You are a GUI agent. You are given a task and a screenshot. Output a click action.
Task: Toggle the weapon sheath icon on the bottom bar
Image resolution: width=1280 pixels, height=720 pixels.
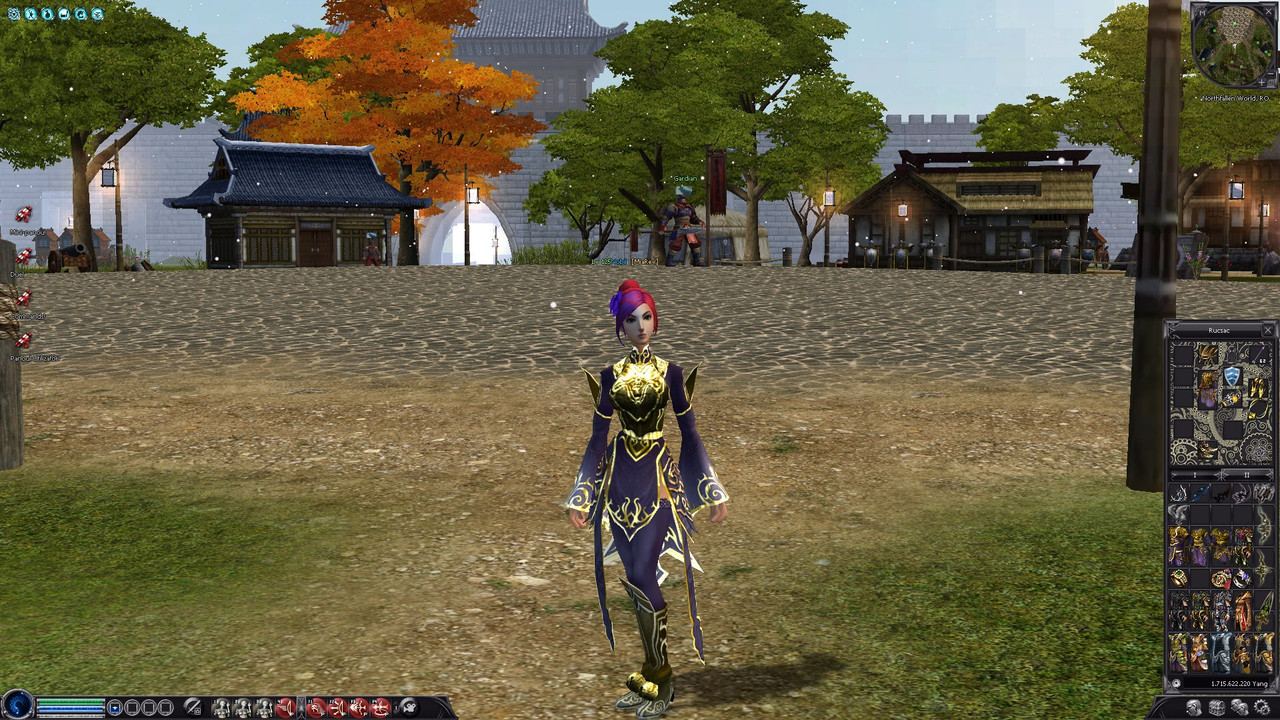point(193,708)
